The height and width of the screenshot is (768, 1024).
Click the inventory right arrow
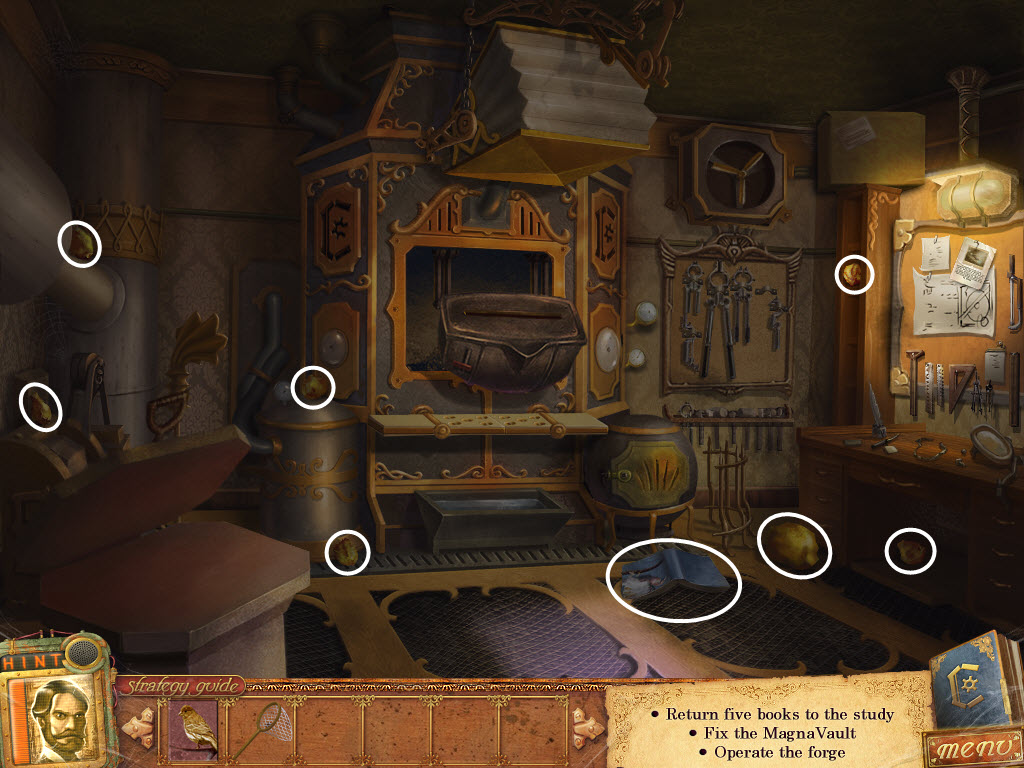tap(586, 728)
